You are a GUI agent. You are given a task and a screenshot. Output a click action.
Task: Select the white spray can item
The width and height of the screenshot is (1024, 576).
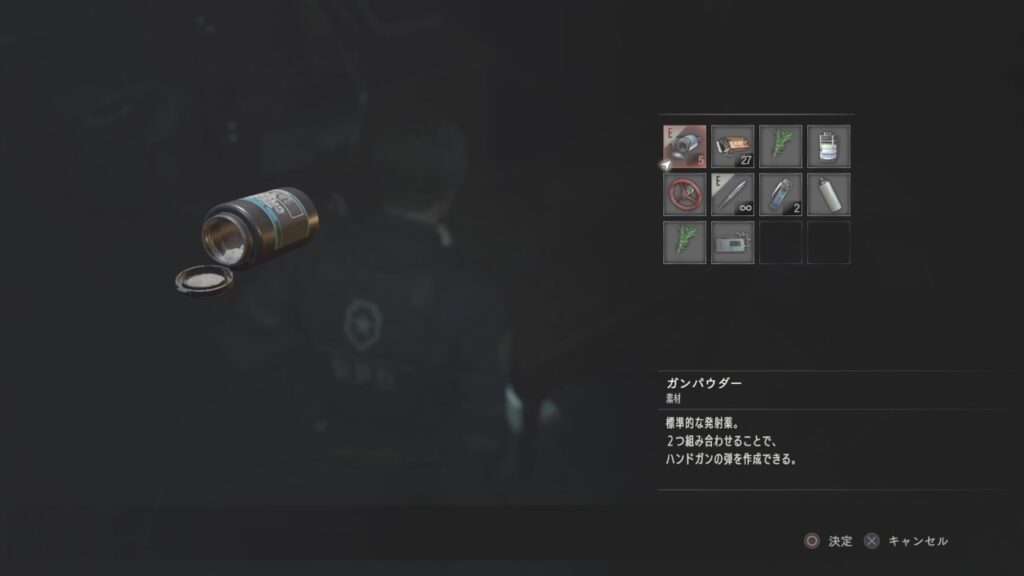click(829, 194)
